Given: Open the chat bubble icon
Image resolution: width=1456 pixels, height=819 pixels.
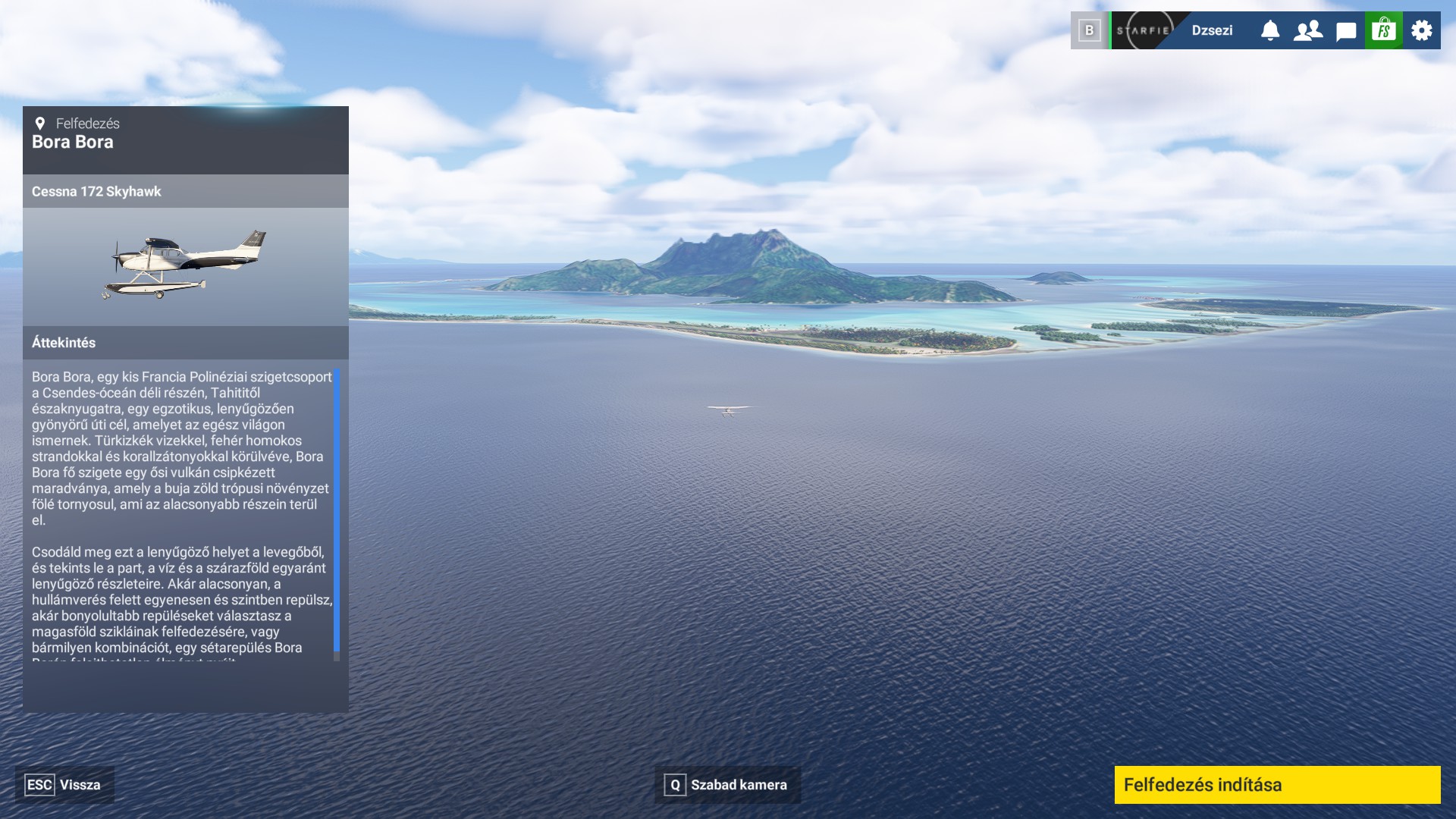Looking at the screenshot, I should [x=1346, y=31].
